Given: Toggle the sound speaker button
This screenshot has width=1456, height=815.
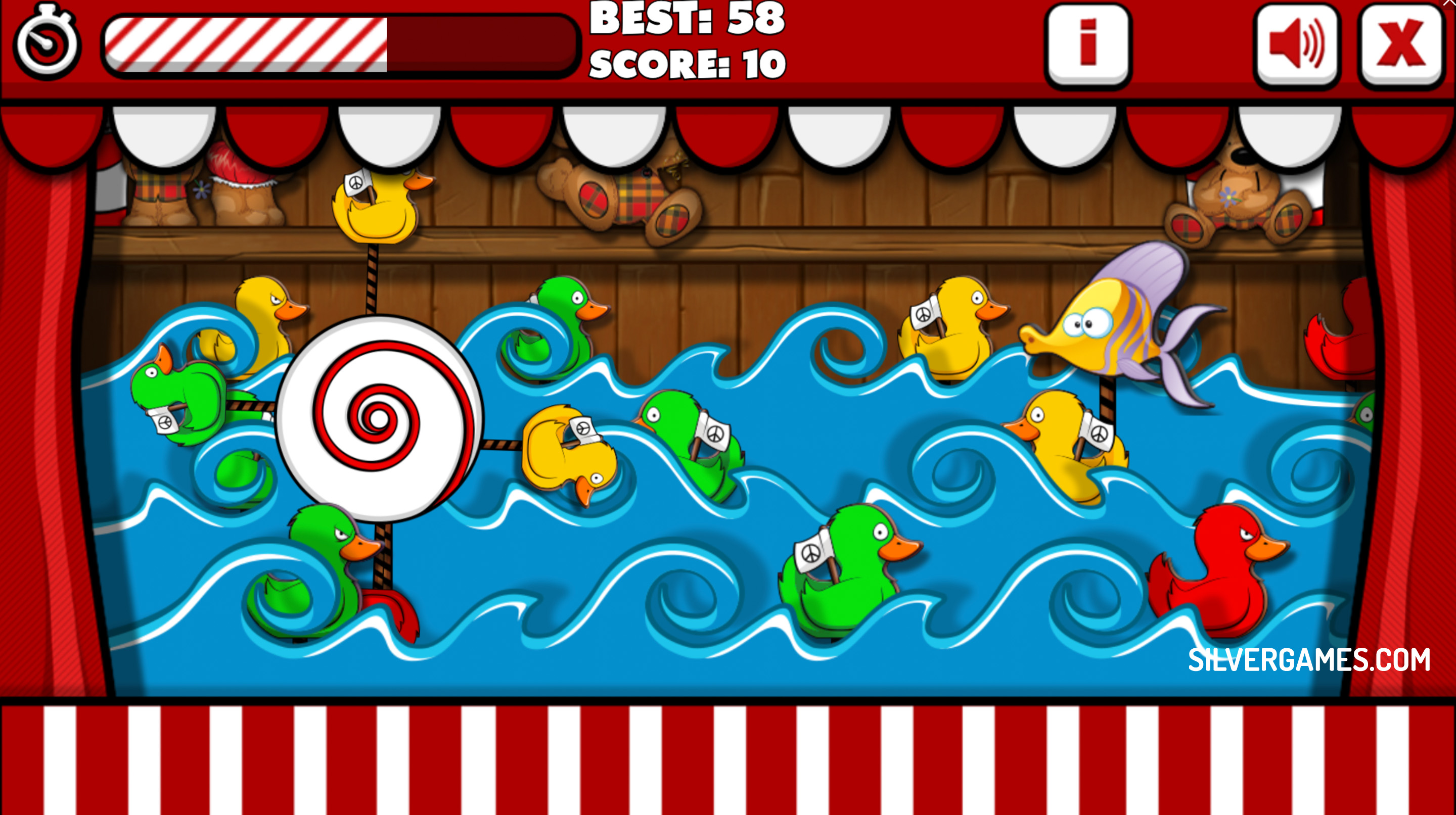Looking at the screenshot, I should [1297, 44].
